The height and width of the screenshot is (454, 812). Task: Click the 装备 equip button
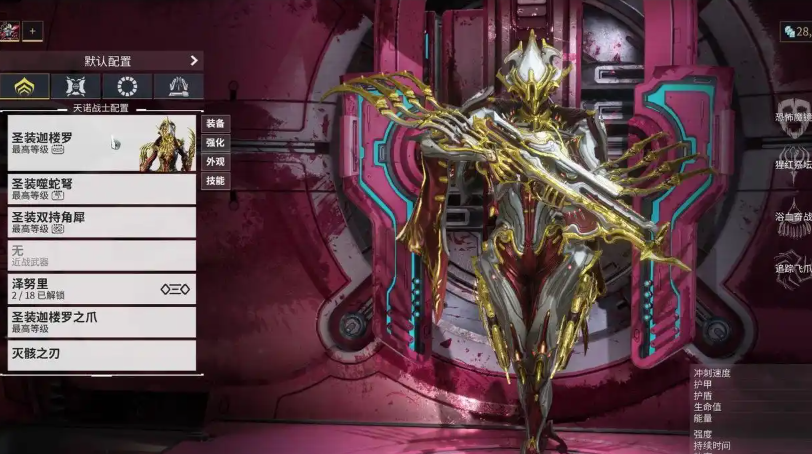[x=215, y=123]
